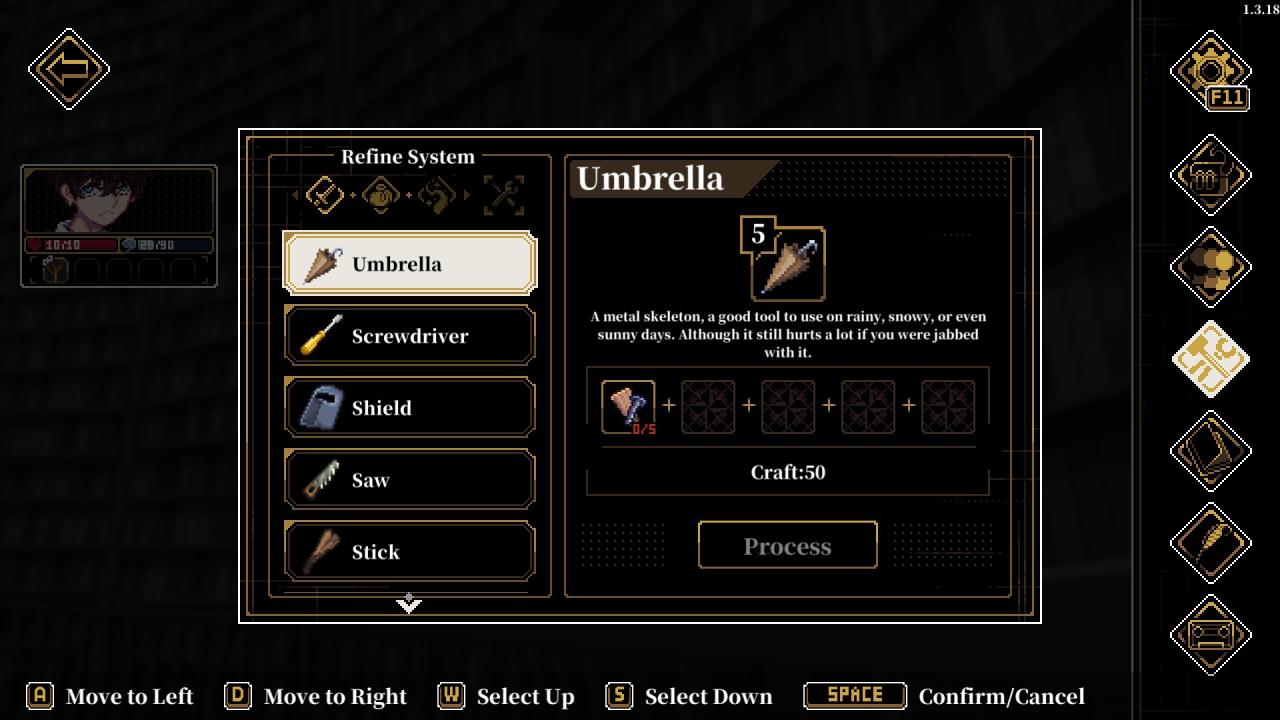Image resolution: width=1280 pixels, height=720 pixels.
Task: Click the Process button
Action: [787, 546]
